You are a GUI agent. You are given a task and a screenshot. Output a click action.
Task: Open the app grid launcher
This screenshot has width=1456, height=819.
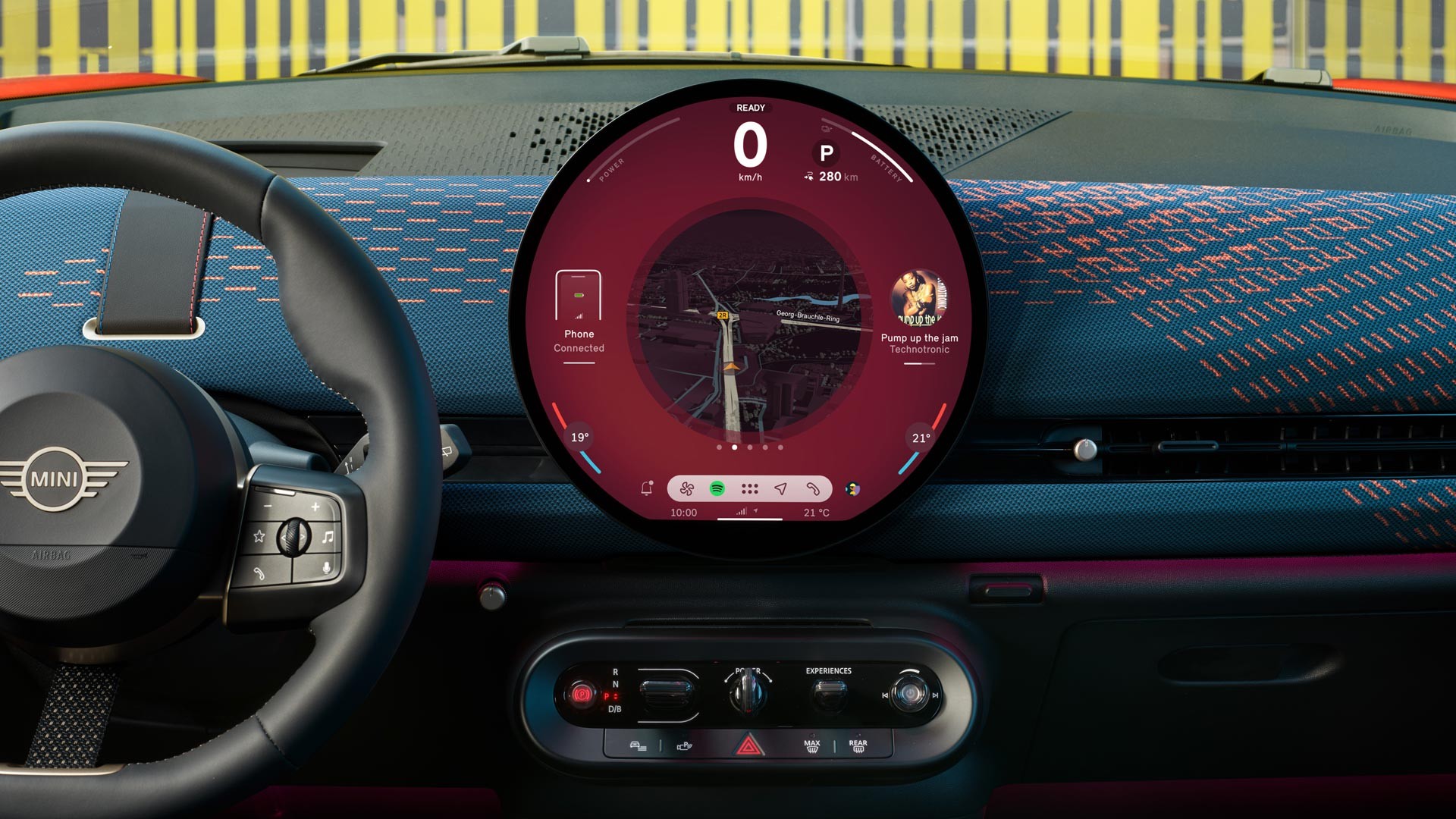749,489
